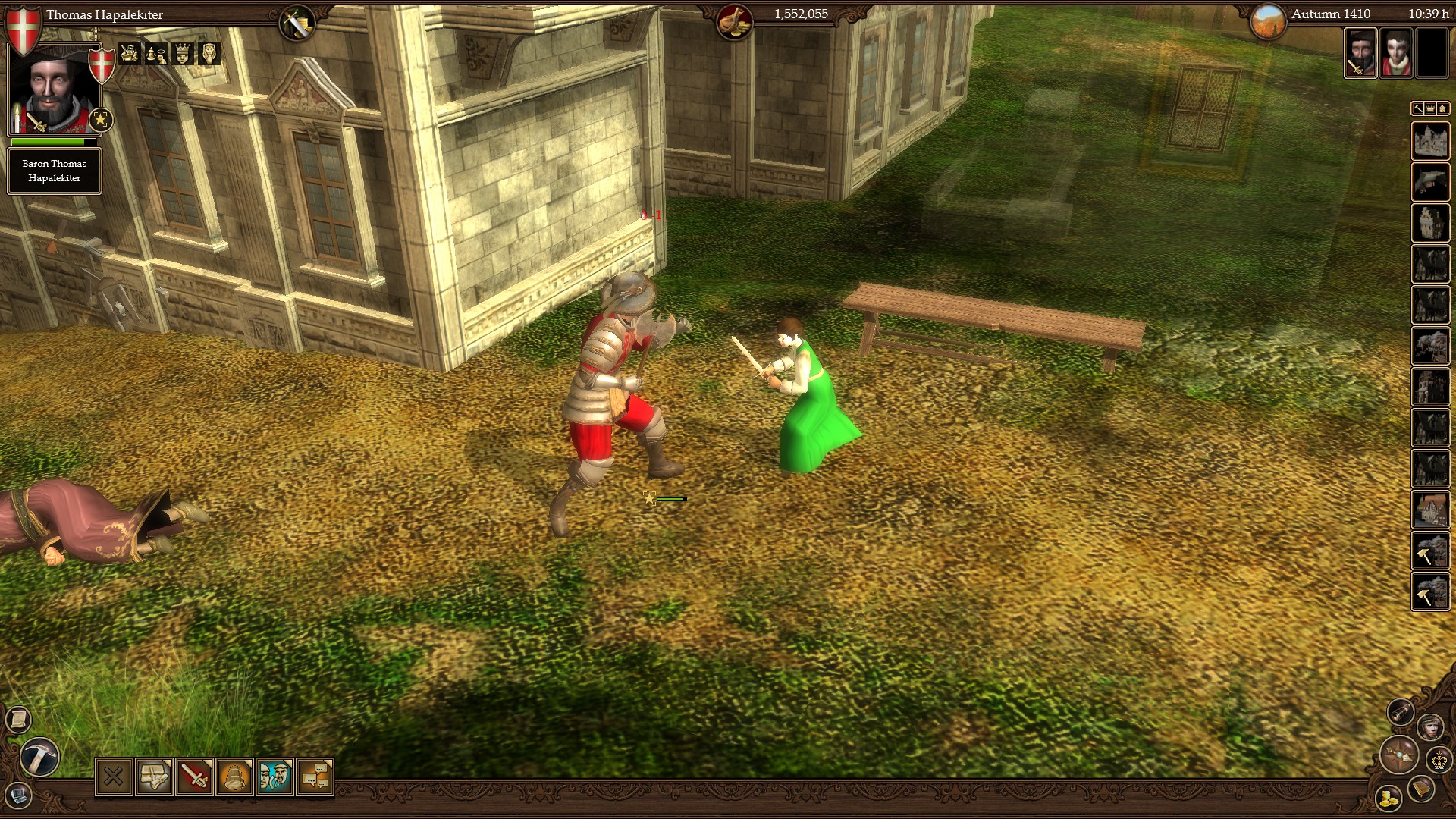This screenshot has width=1456, height=819.
Task: Toggle the crown status icon near the portrait
Action: coord(183,54)
